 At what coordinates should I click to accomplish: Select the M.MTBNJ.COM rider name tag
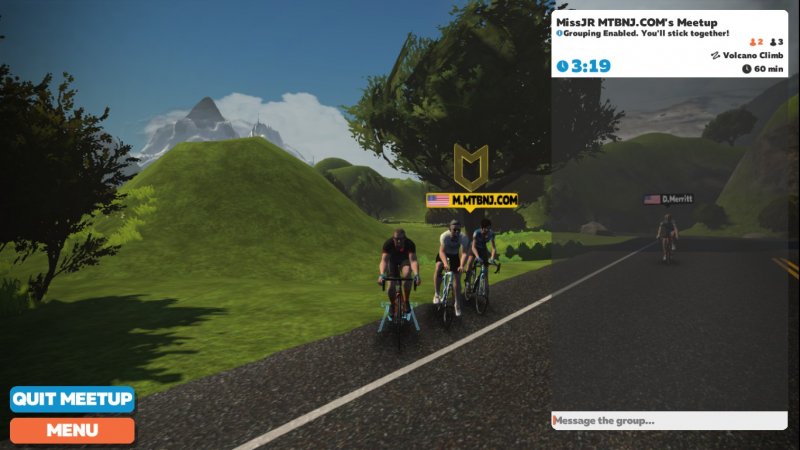point(472,200)
